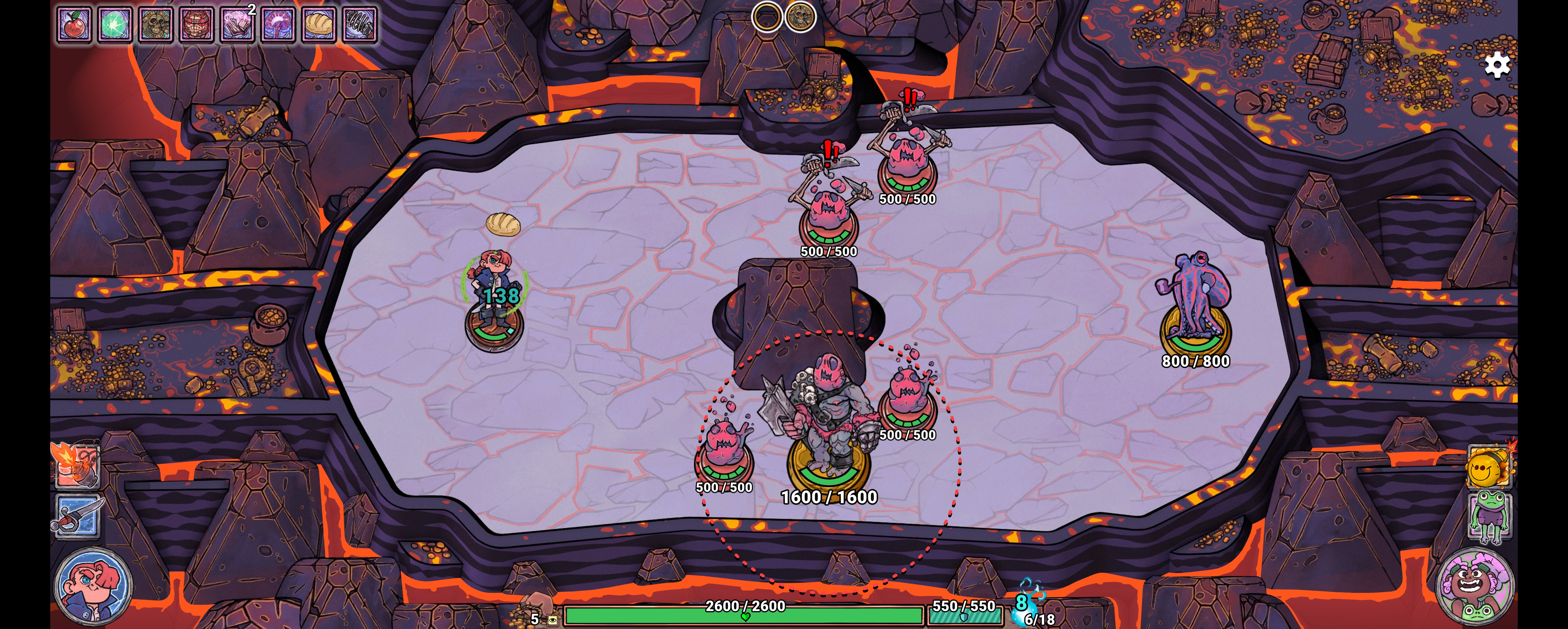Open the glowing spellbook relic
Viewport: 1568px width, 629px height.
coord(237,25)
